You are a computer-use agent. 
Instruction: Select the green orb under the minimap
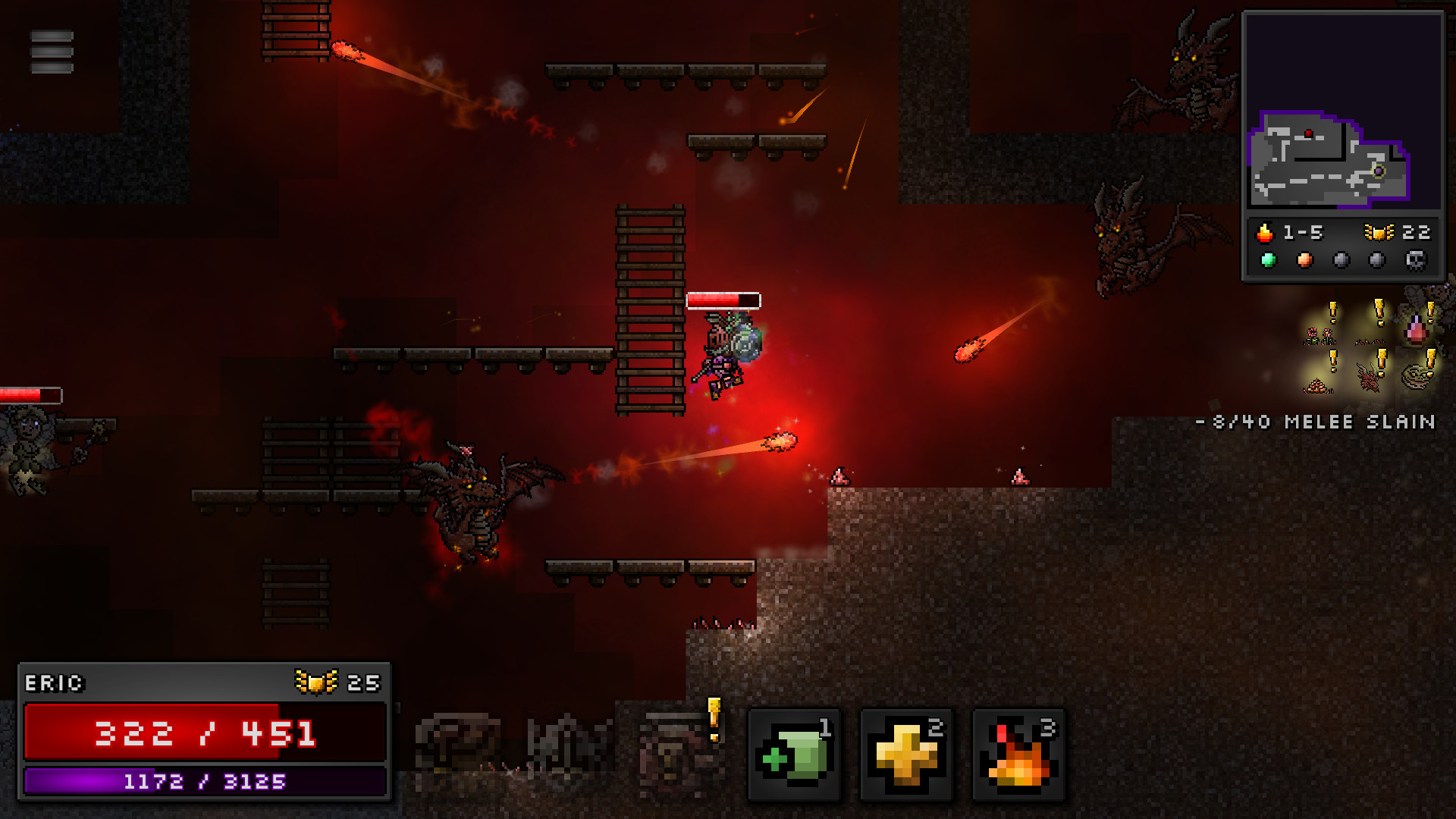[x=1268, y=261]
